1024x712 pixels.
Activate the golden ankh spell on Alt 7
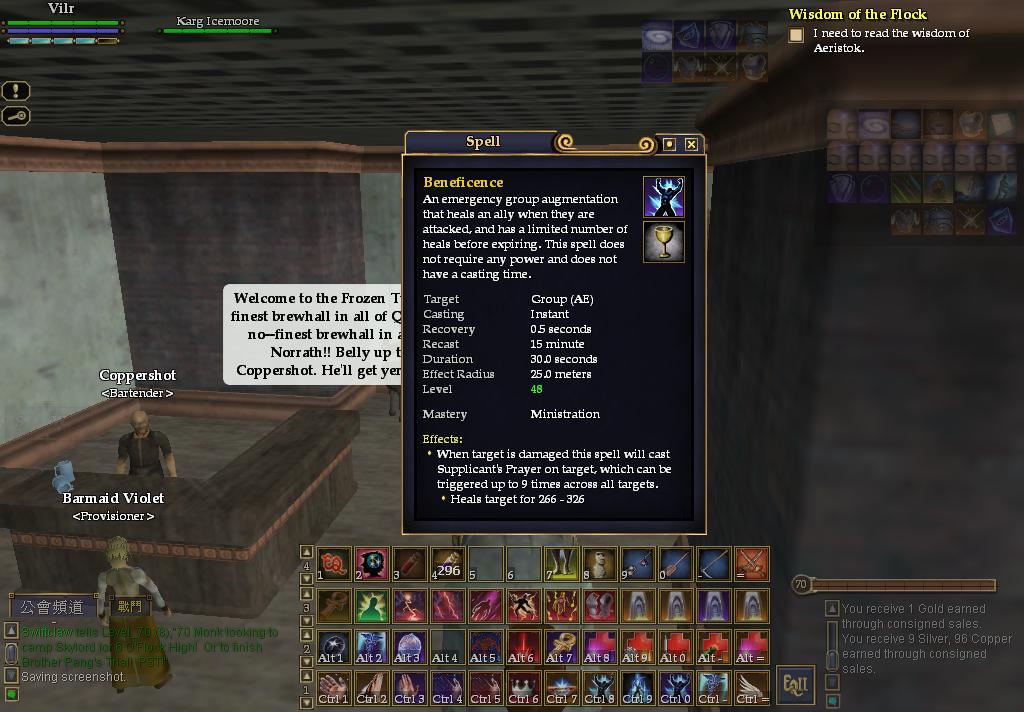coord(562,646)
